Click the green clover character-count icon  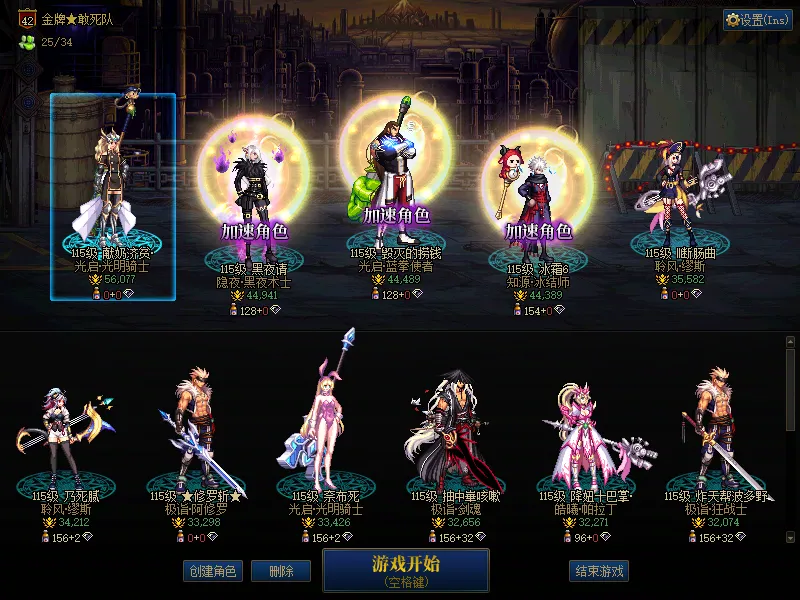pos(27,42)
